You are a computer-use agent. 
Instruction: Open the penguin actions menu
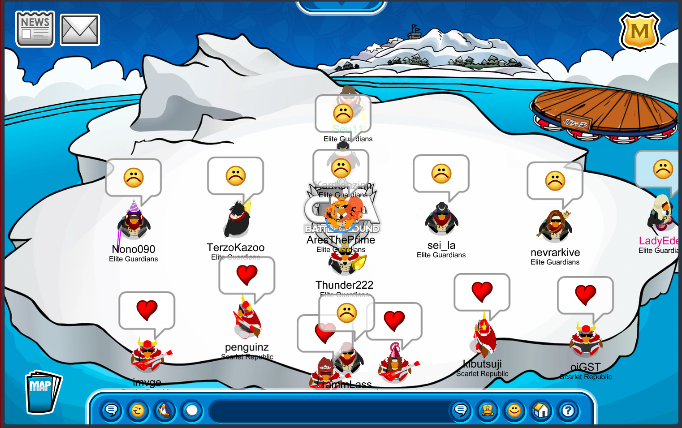[x=165, y=410]
